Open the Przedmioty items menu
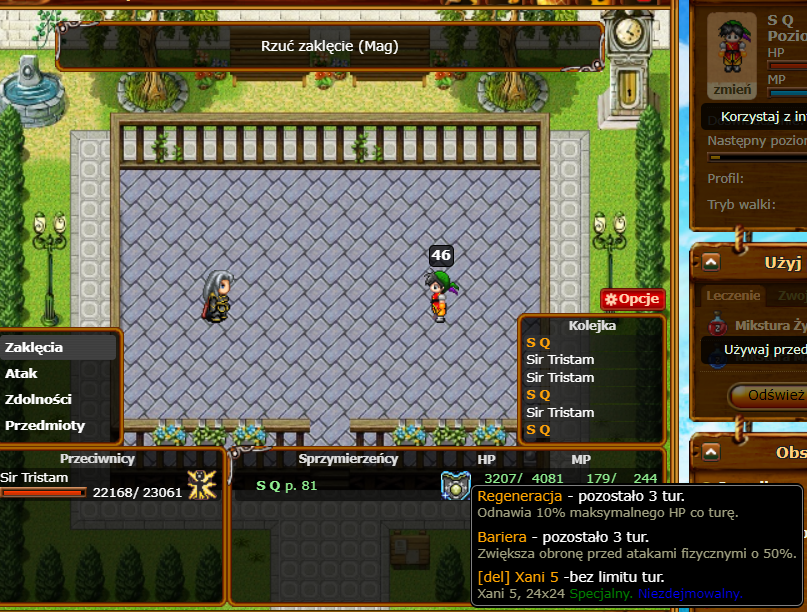Image resolution: width=809 pixels, height=612 pixels. coord(45,425)
